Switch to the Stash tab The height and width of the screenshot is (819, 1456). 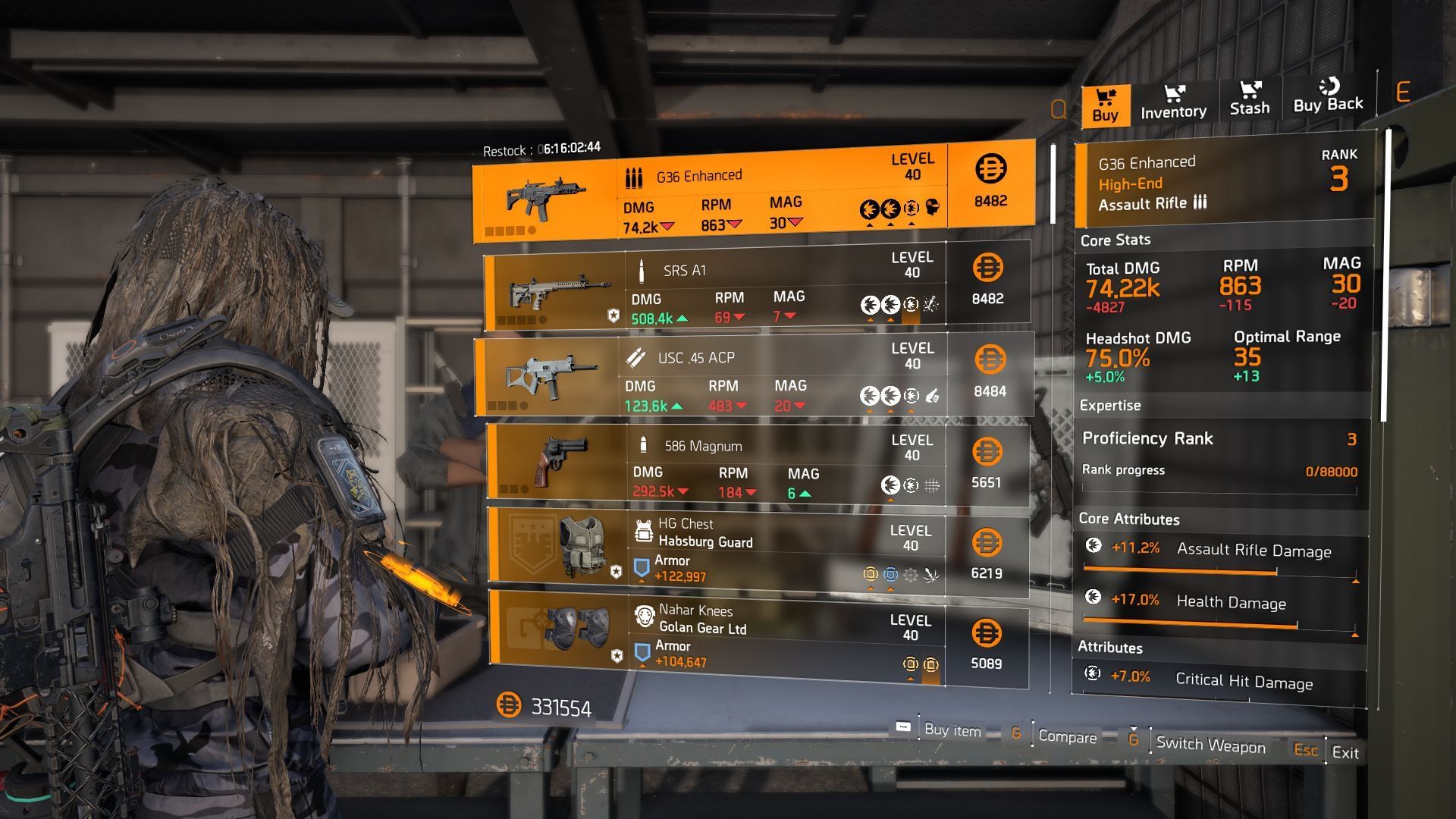click(1249, 99)
